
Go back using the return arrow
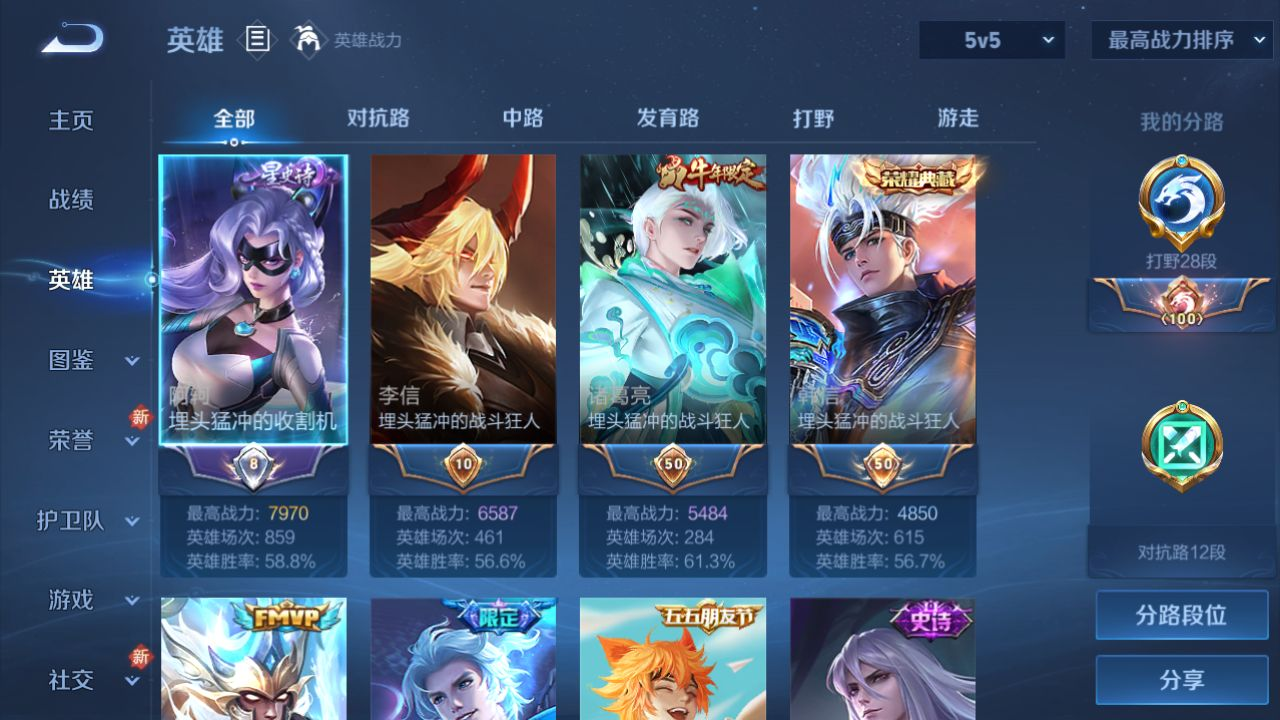coord(72,39)
